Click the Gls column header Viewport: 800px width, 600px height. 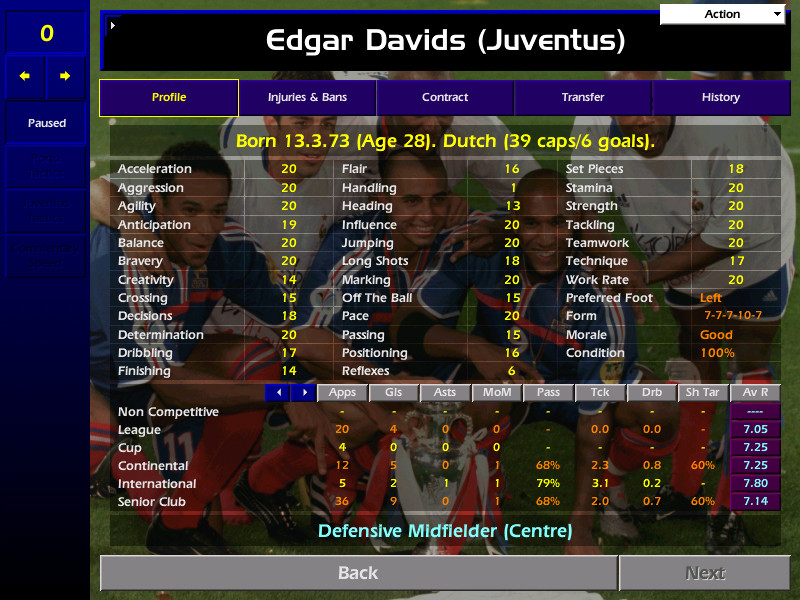pos(393,393)
